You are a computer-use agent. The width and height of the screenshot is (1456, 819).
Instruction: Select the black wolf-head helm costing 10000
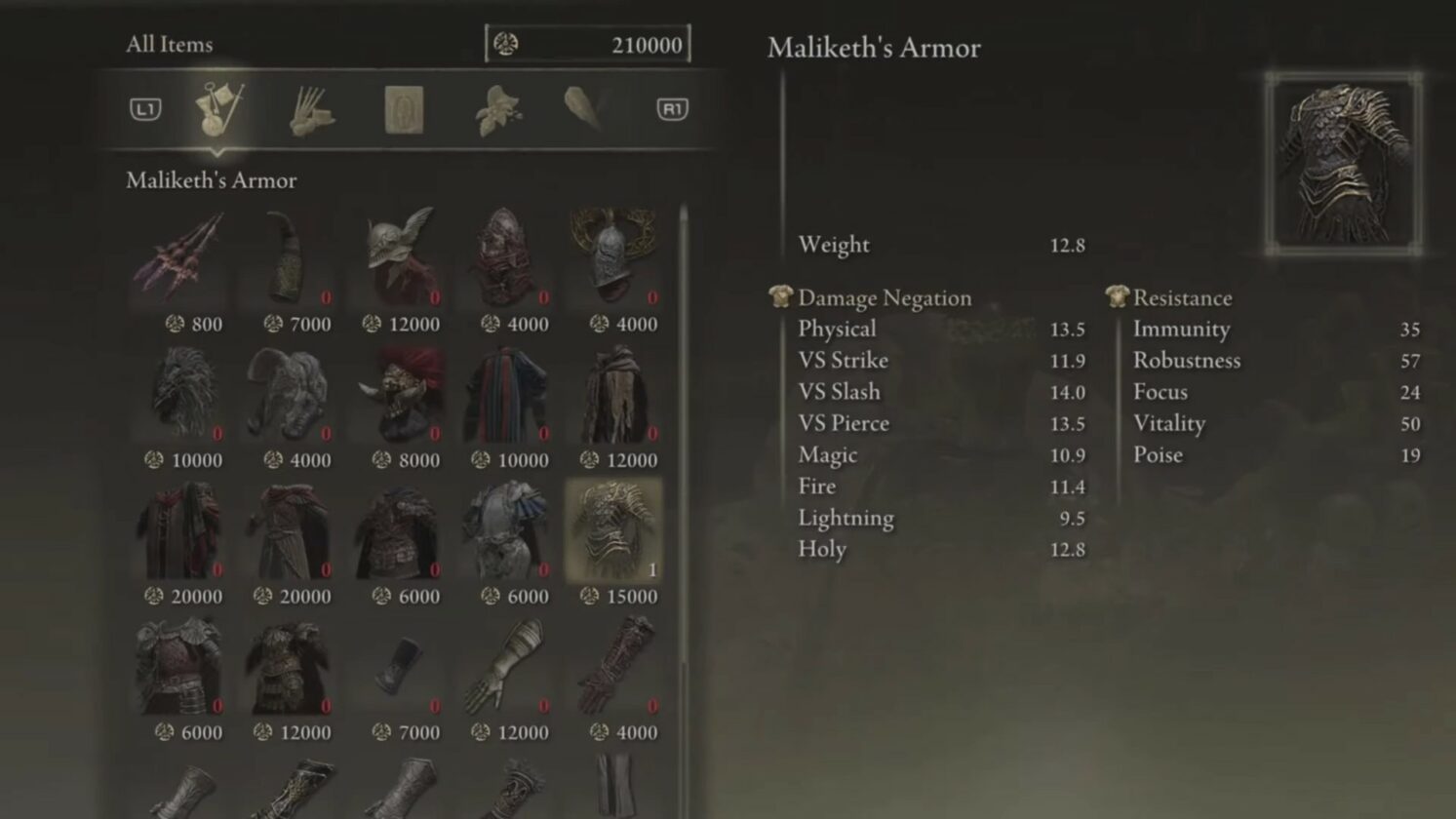(x=179, y=394)
